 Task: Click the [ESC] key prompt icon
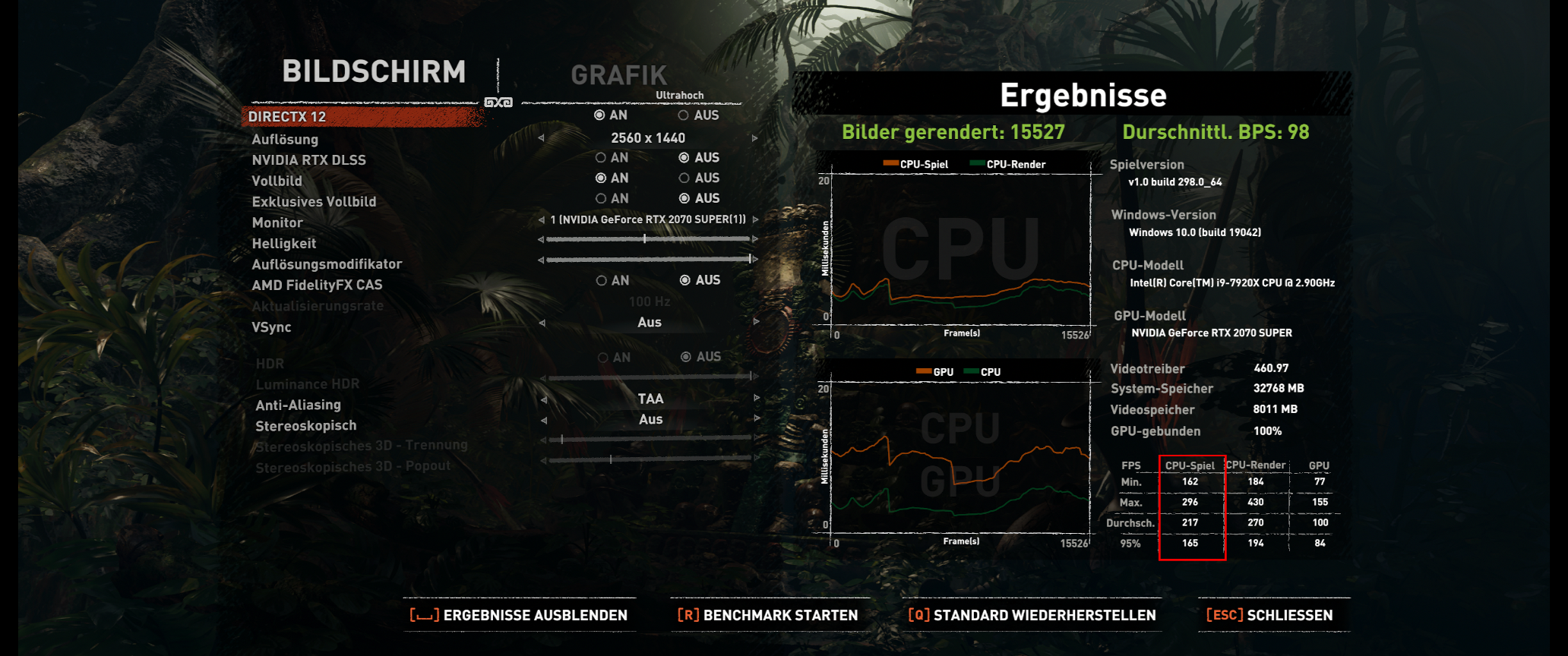click(x=1224, y=615)
